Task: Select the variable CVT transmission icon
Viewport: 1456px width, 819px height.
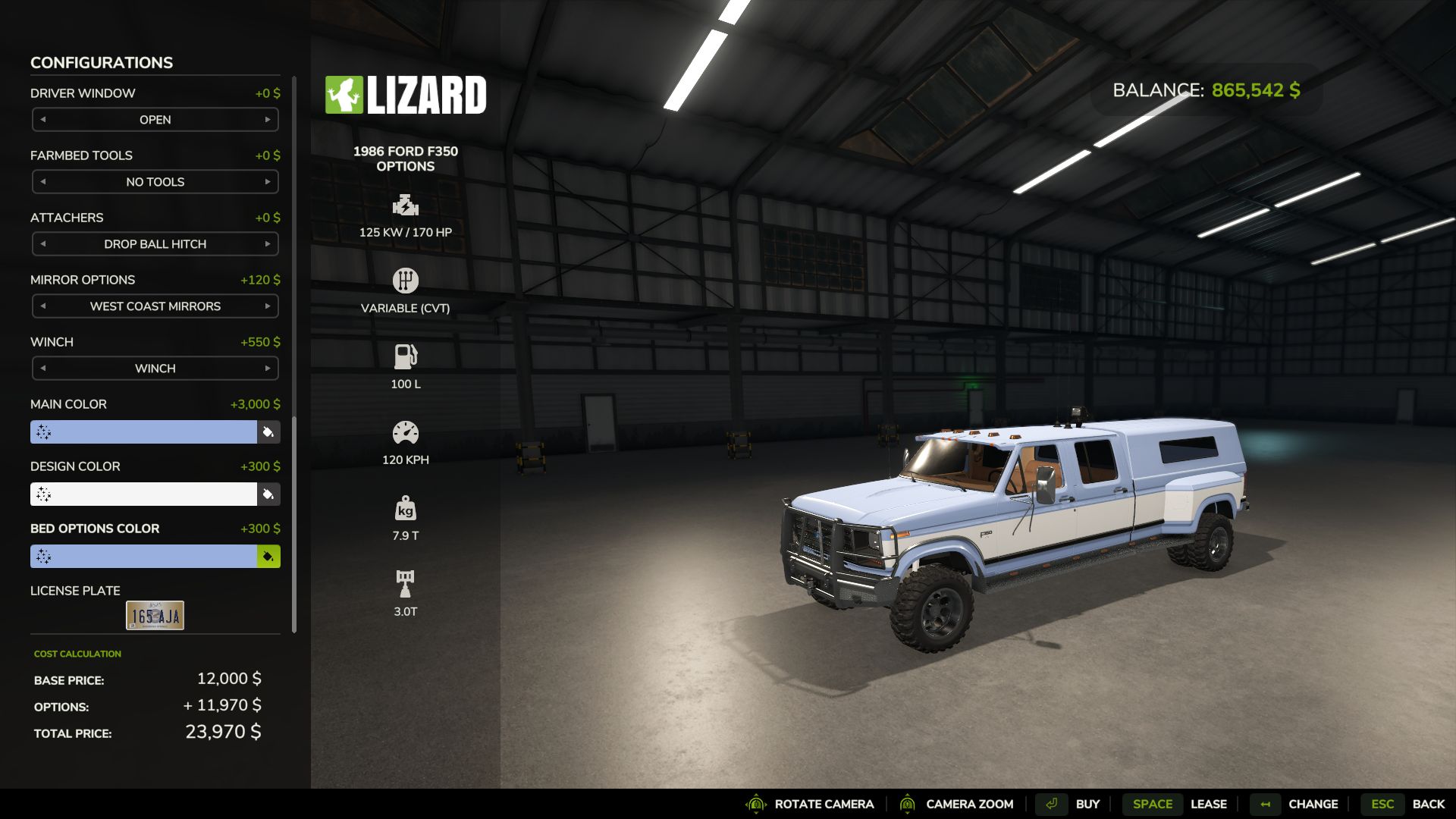Action: click(x=406, y=280)
